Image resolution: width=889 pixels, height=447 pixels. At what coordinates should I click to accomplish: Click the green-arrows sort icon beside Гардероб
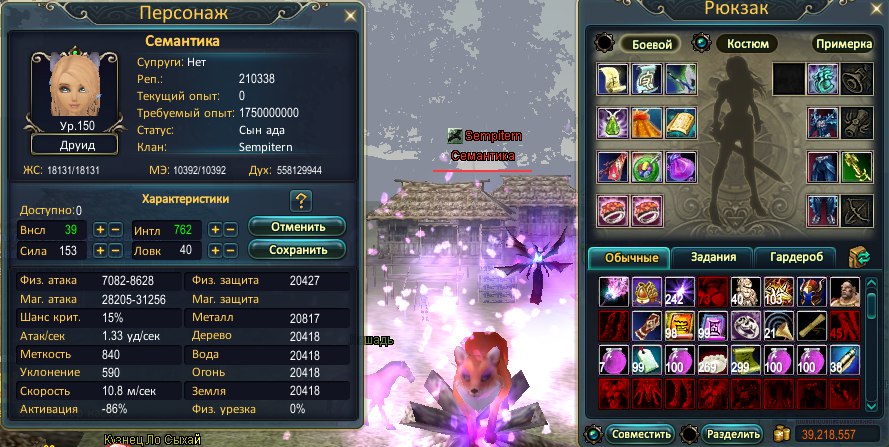coord(857,258)
